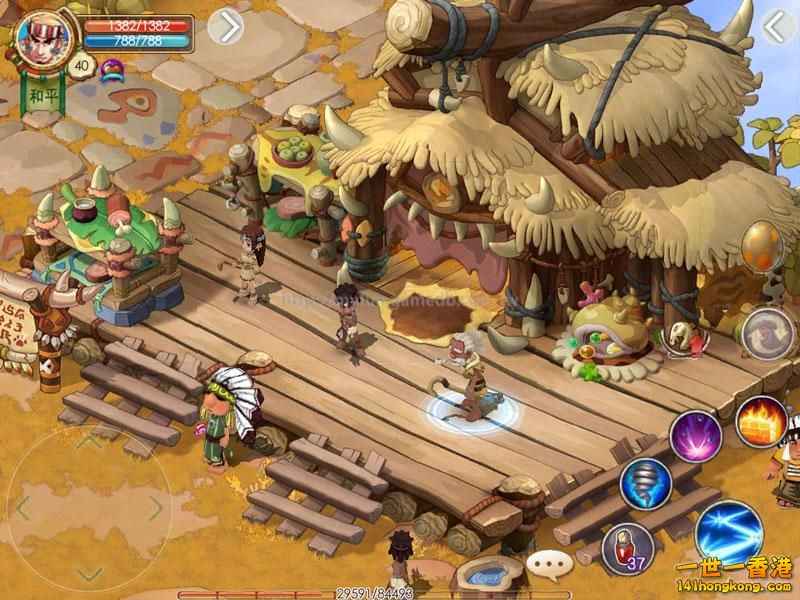Expand the top-left arrow panel
This screenshot has height=600, width=800.
coord(226,27)
